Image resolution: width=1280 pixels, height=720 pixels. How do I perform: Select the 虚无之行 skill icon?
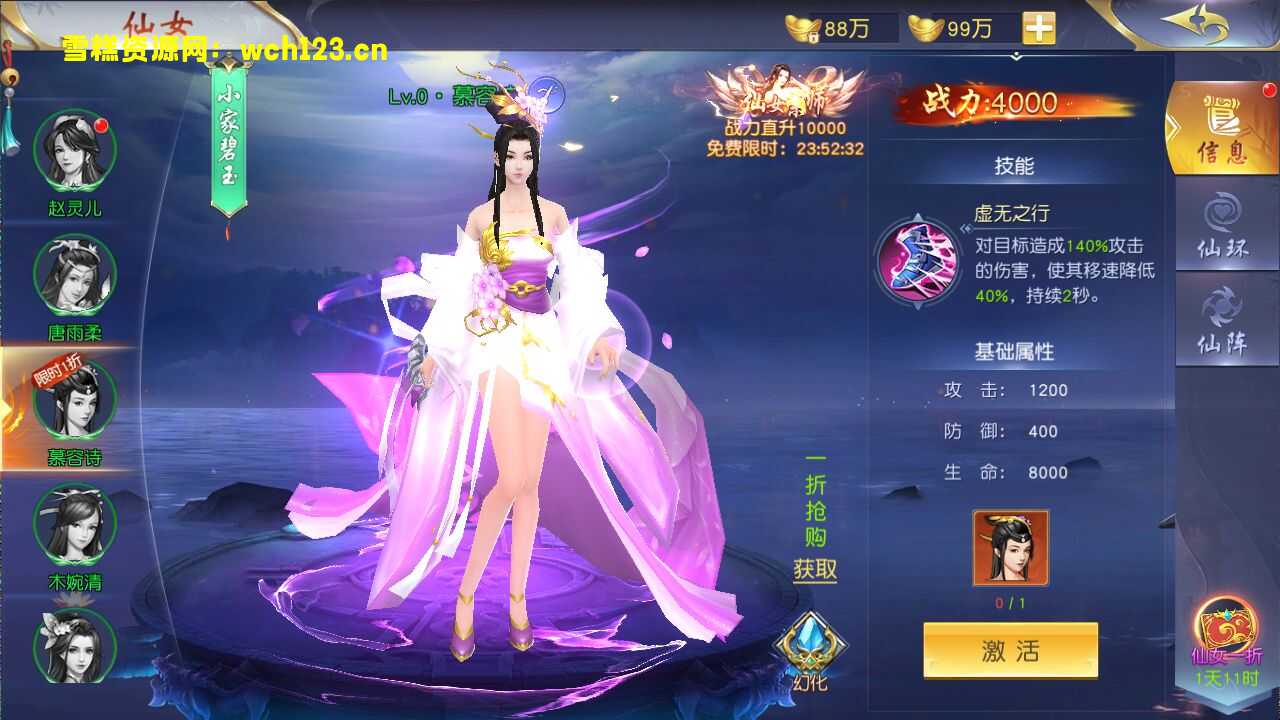pyautogui.click(x=917, y=265)
